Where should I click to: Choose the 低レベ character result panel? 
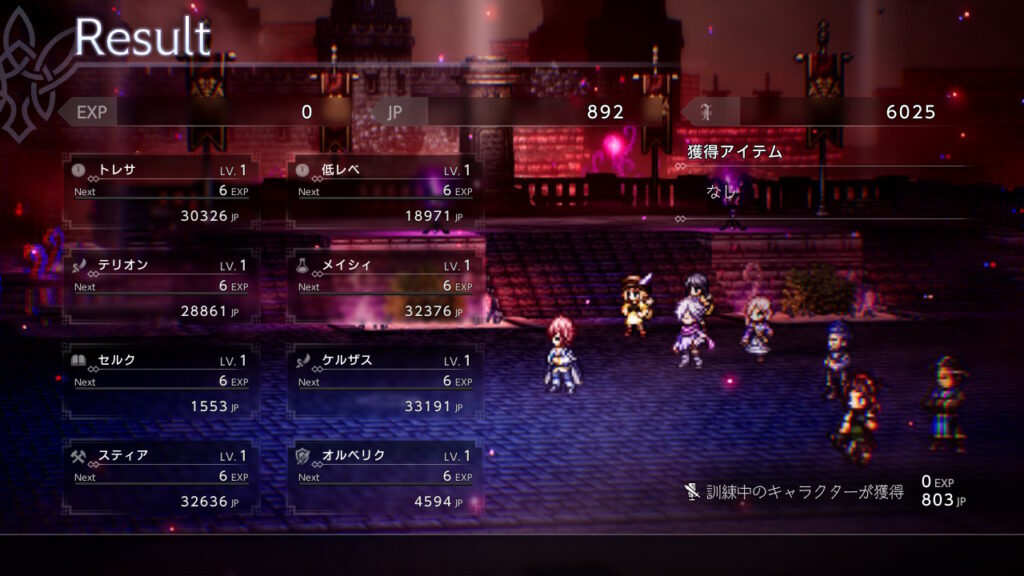pyautogui.click(x=385, y=192)
